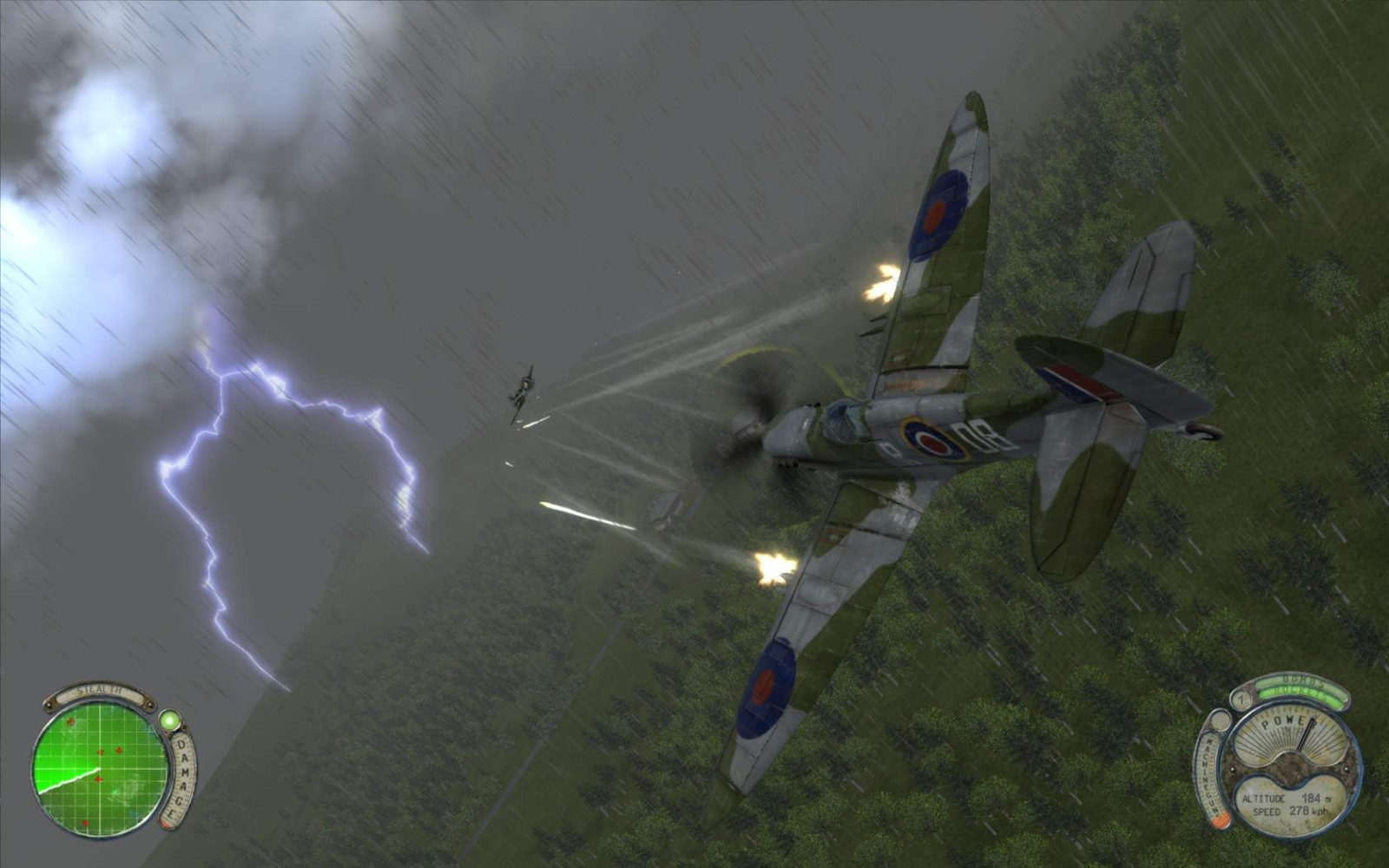Click the POWER gauge needle
This screenshot has height=868, width=1389.
point(1305,733)
